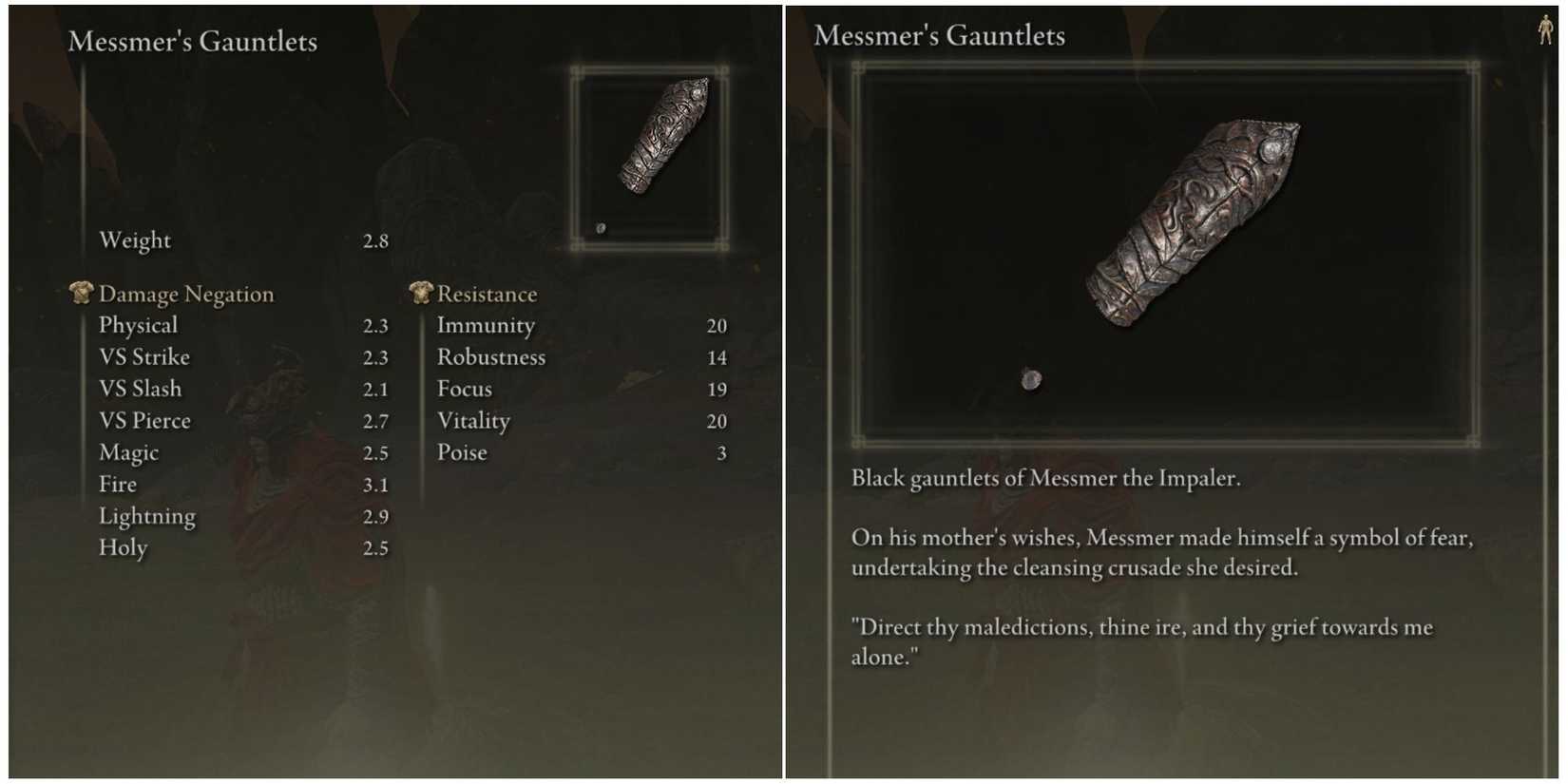Expand the Poise stat entry
This screenshot has height=784, width=1568.
point(463,452)
